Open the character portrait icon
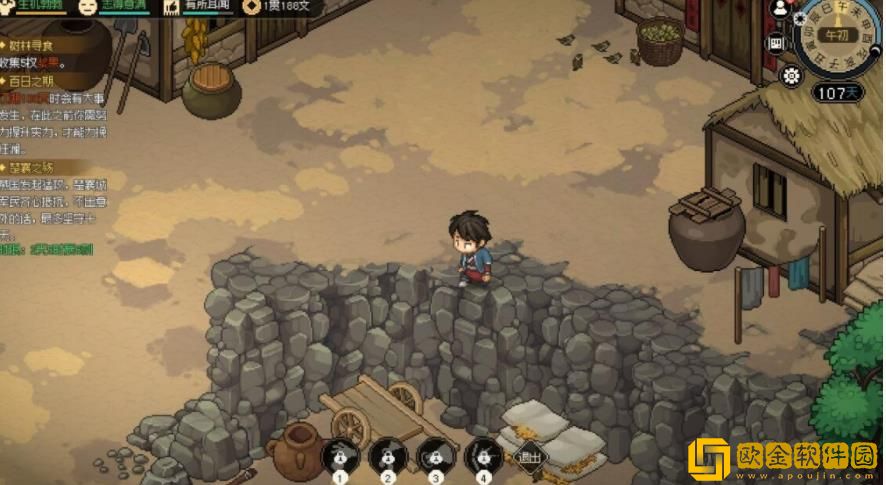This screenshot has height=485, width=886. (780, 9)
